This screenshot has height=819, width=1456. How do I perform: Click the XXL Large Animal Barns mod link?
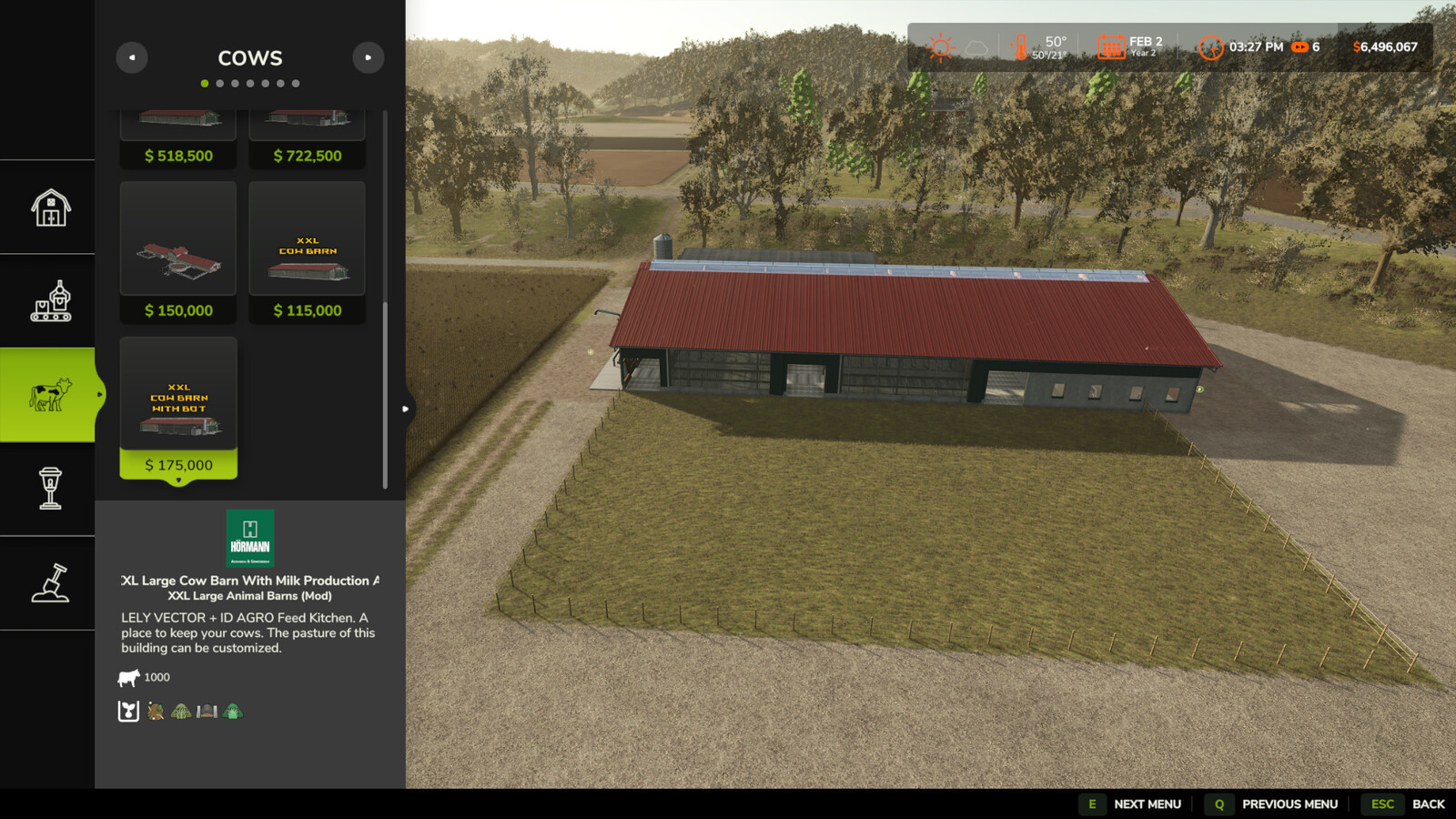point(251,595)
